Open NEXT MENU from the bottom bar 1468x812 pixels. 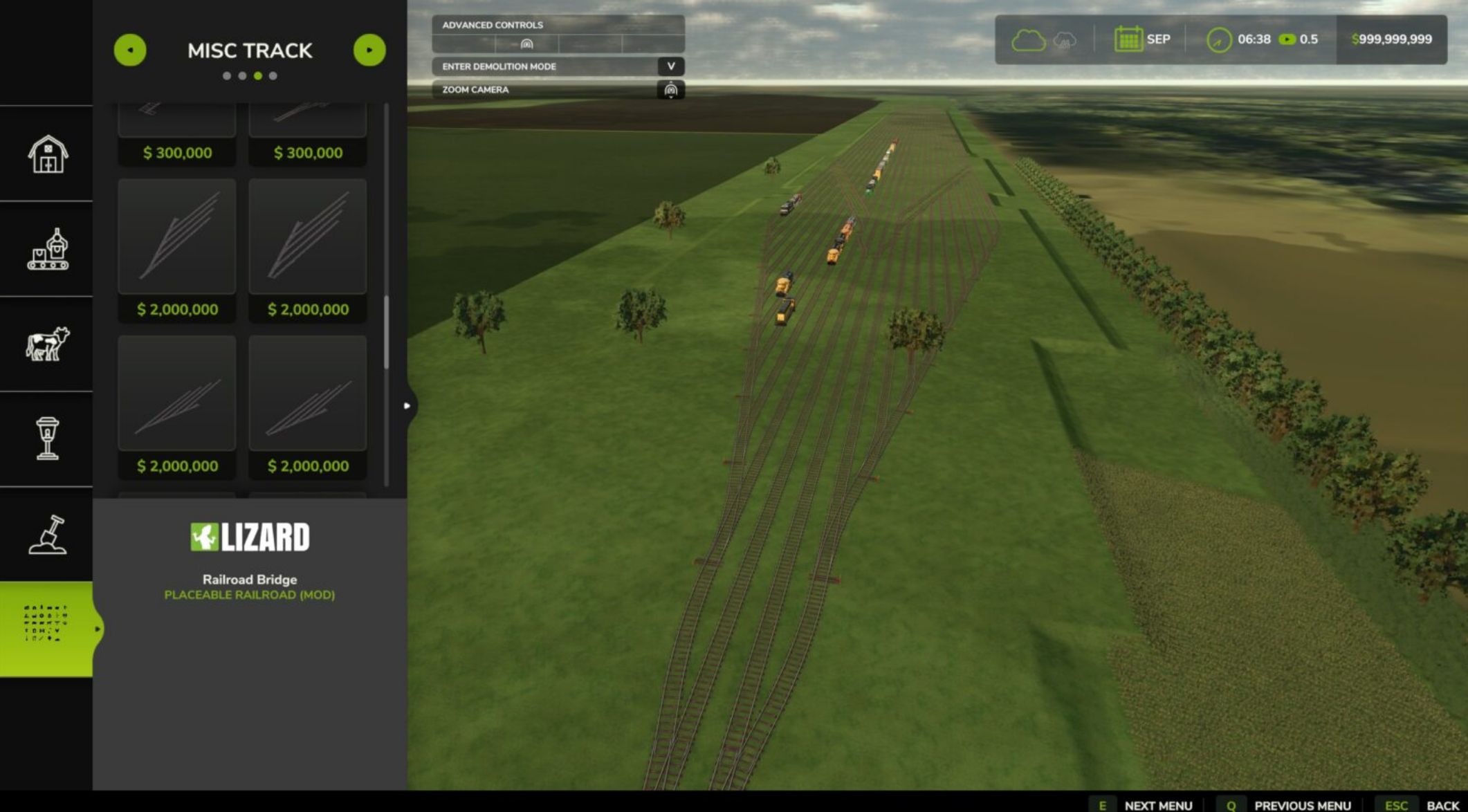[1157, 805]
